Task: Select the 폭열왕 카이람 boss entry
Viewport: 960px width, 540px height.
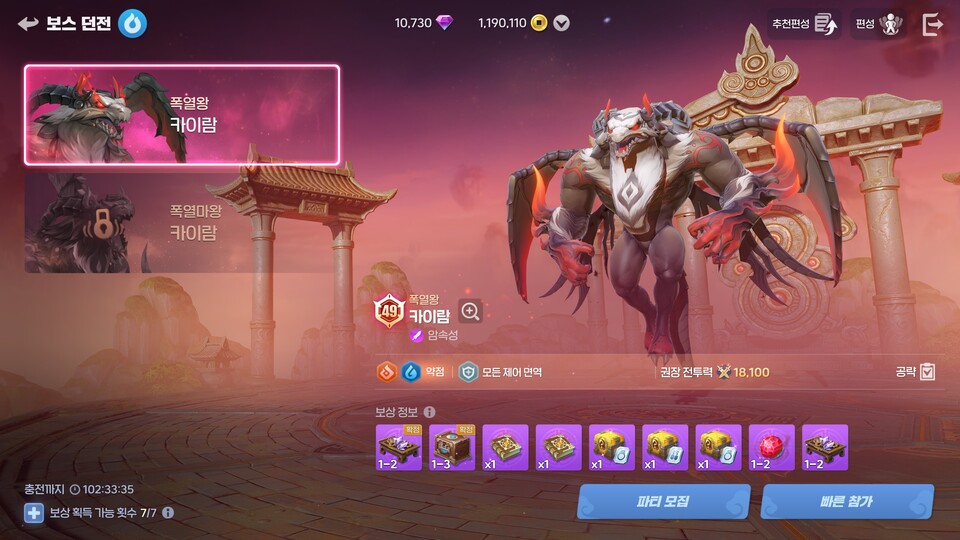Action: pos(182,114)
